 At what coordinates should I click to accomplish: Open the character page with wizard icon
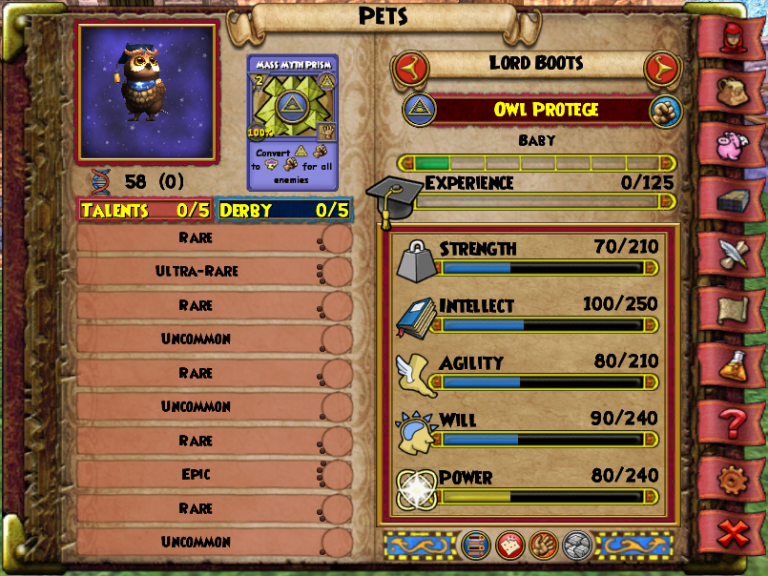(736, 38)
